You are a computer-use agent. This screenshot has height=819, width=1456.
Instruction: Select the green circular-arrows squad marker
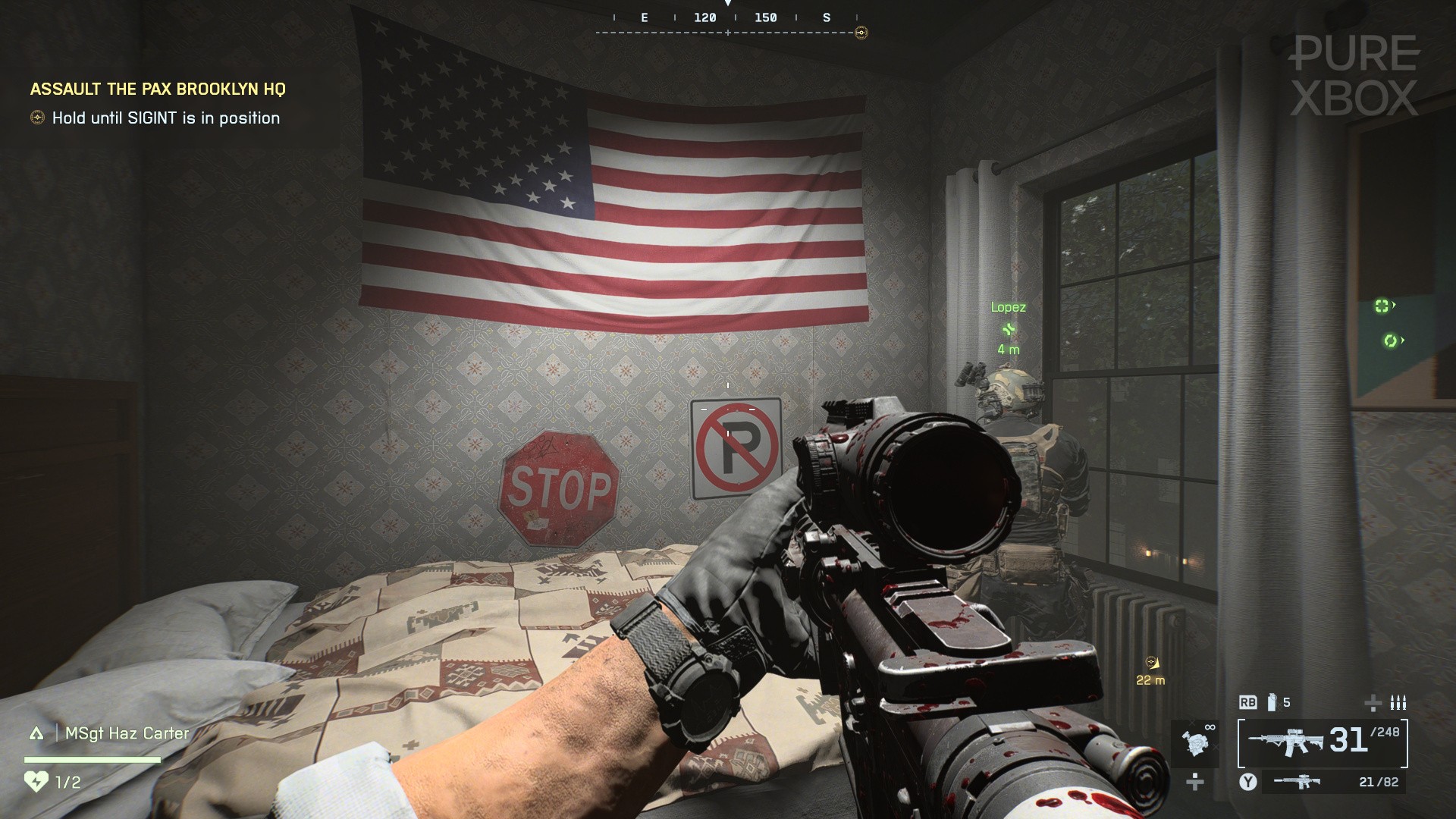click(x=1390, y=341)
